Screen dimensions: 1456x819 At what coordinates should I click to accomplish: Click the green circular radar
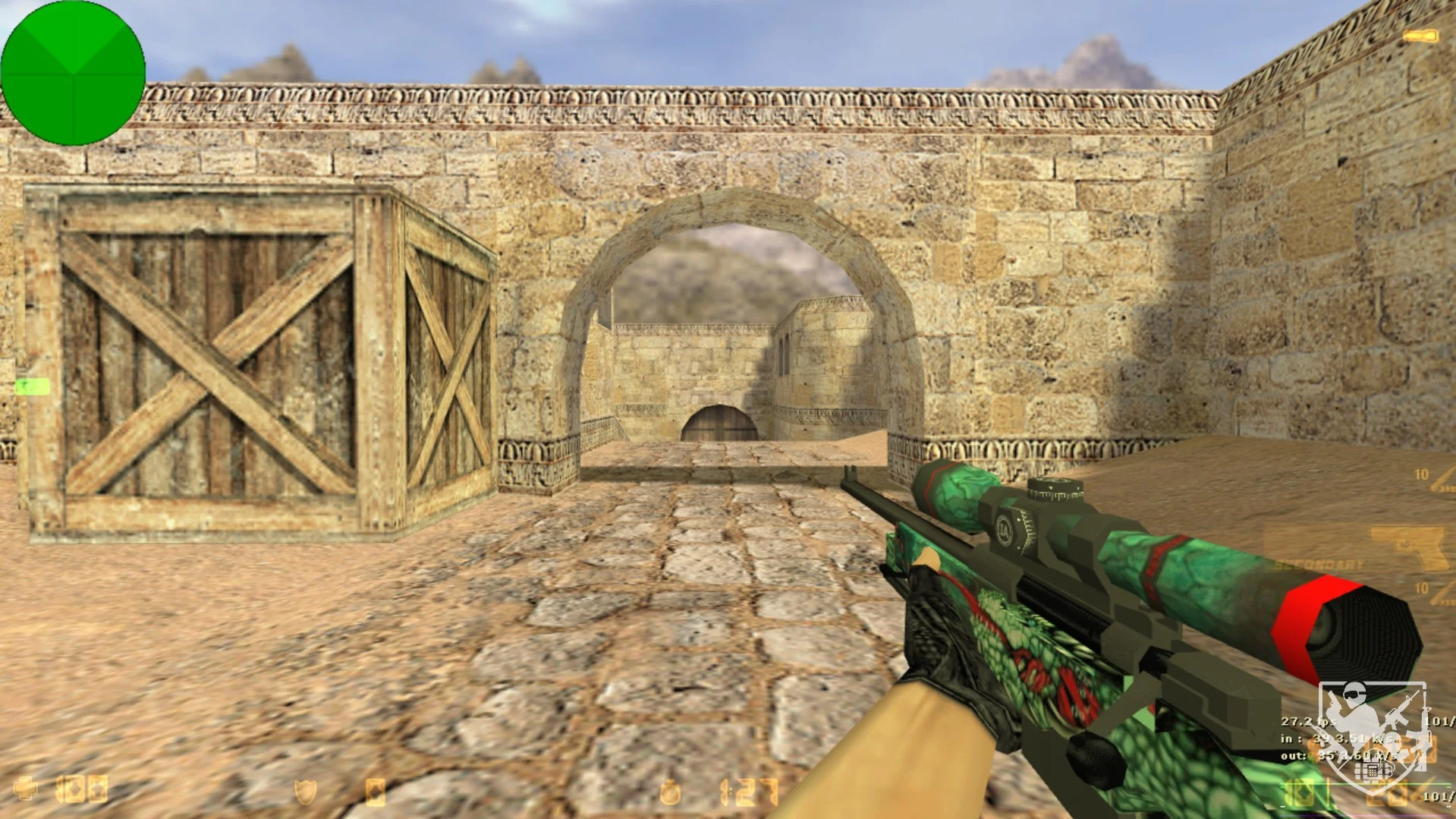(73, 73)
